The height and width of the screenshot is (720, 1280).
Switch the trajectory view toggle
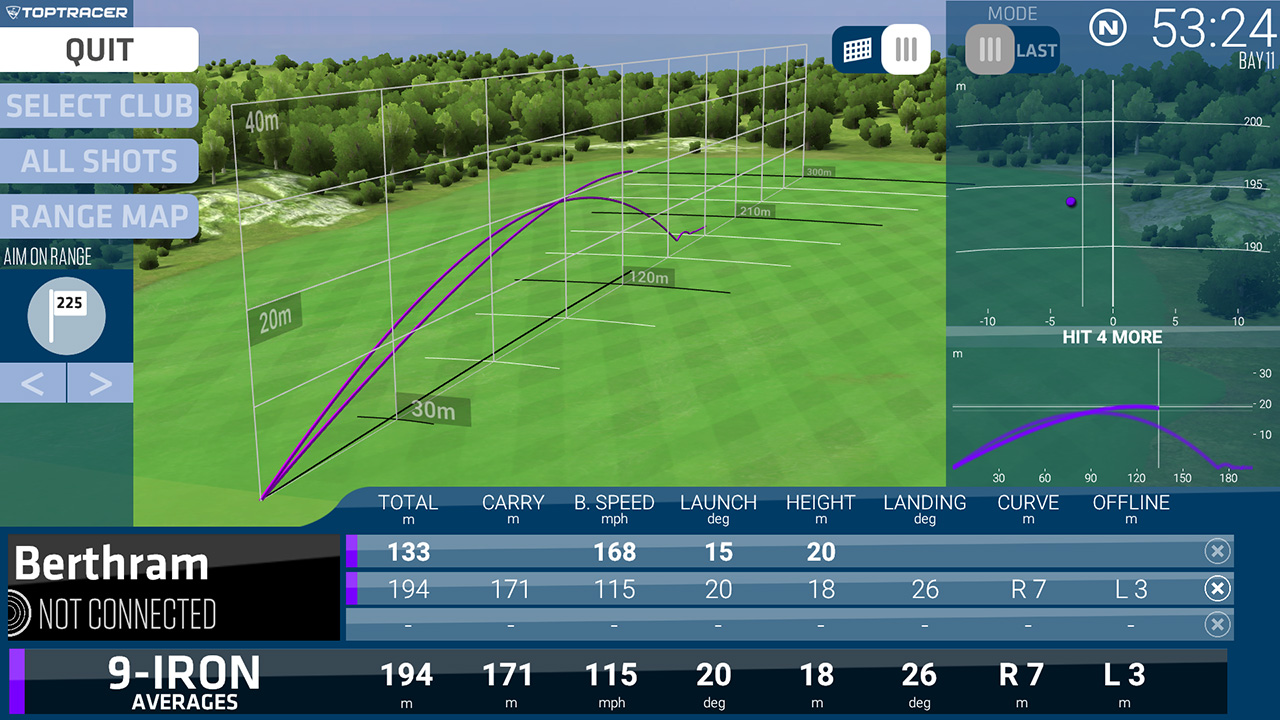[x=881, y=49]
